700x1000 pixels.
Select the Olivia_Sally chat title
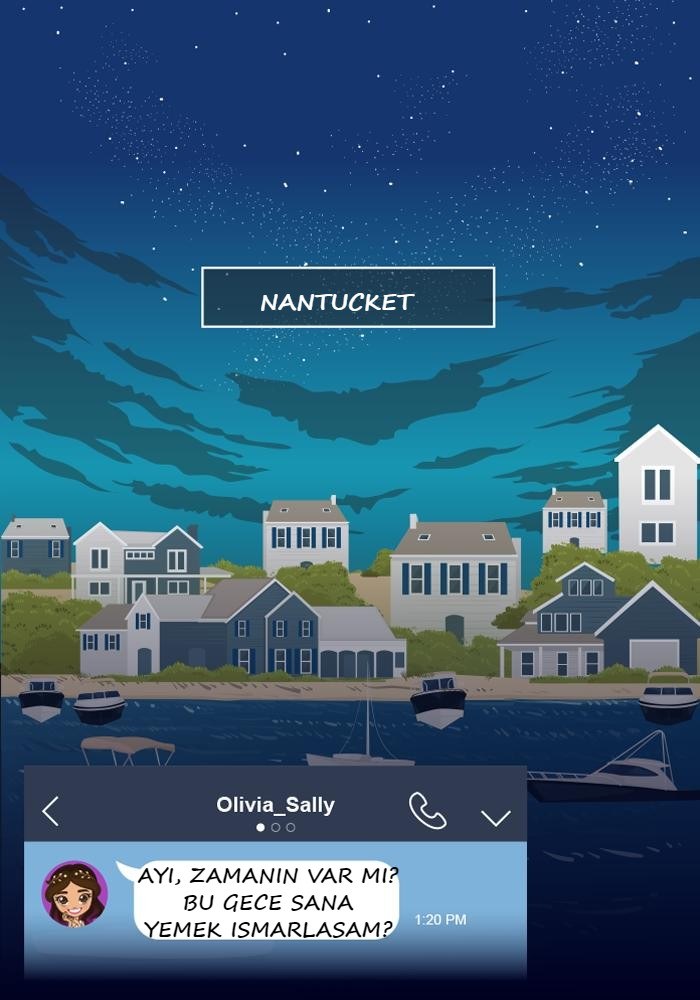[275, 805]
